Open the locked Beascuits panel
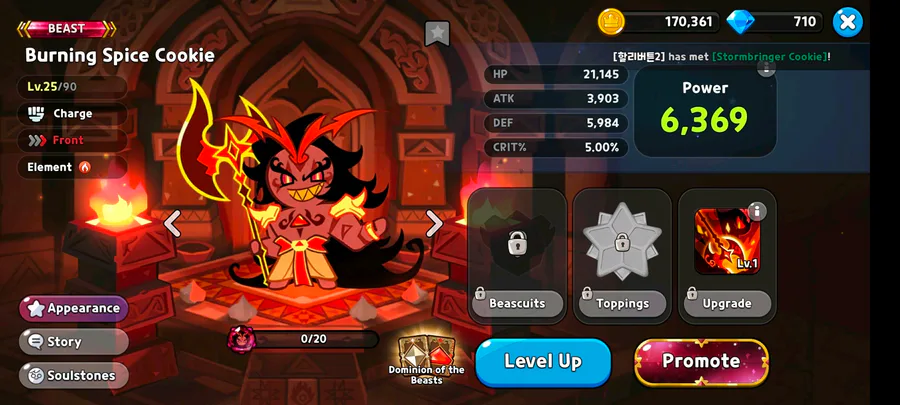This screenshot has height=405, width=900. point(517,255)
